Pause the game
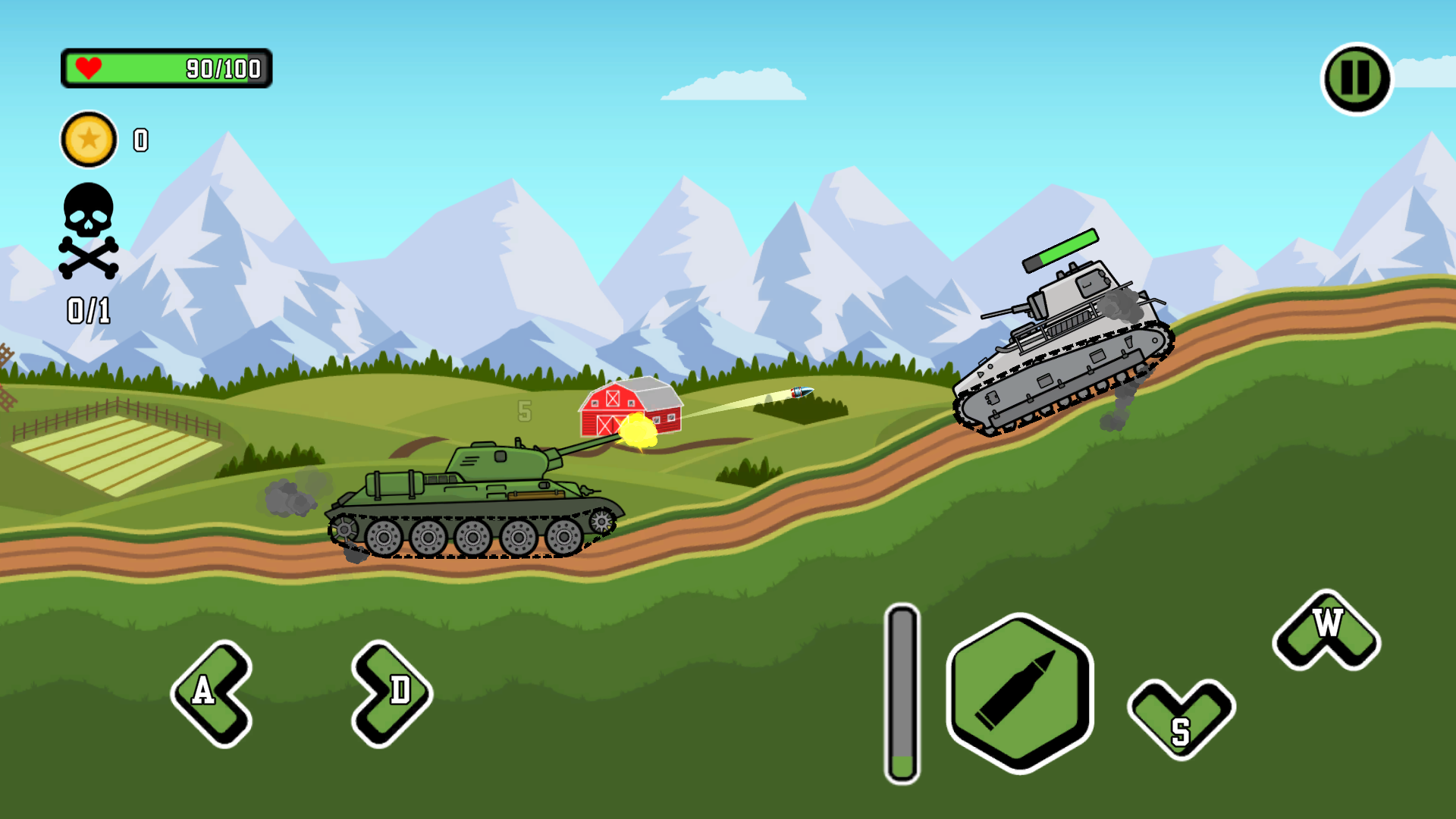 (x=1357, y=76)
